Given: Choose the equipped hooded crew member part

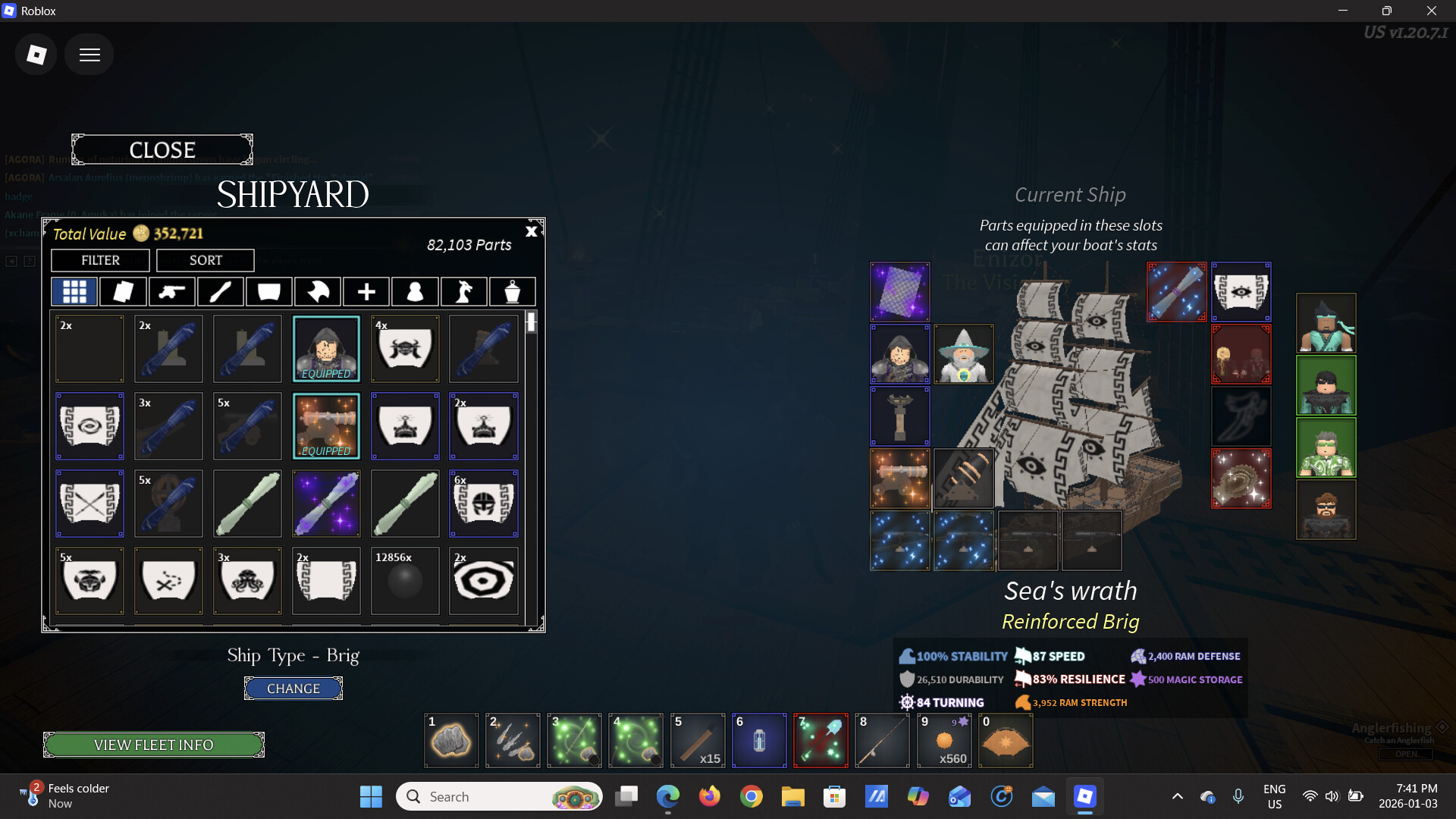Looking at the screenshot, I should (326, 349).
